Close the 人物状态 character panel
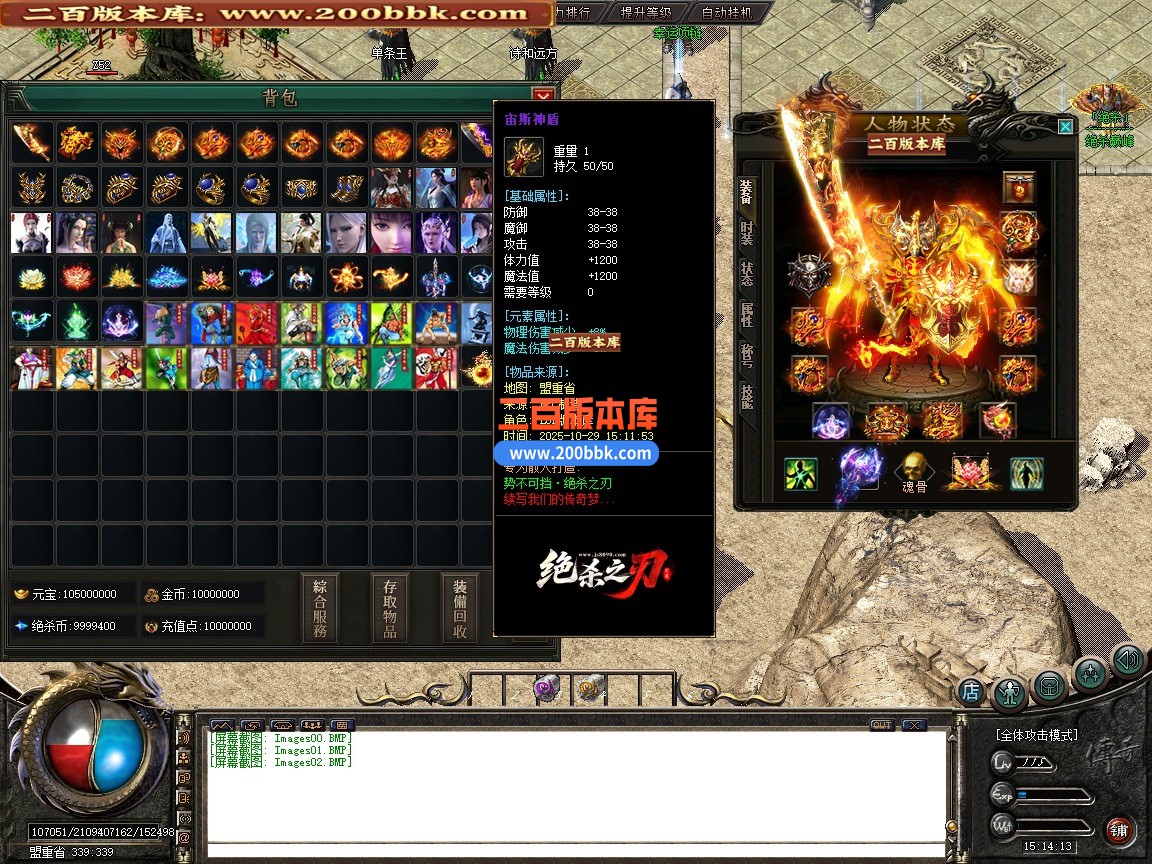 click(1065, 126)
